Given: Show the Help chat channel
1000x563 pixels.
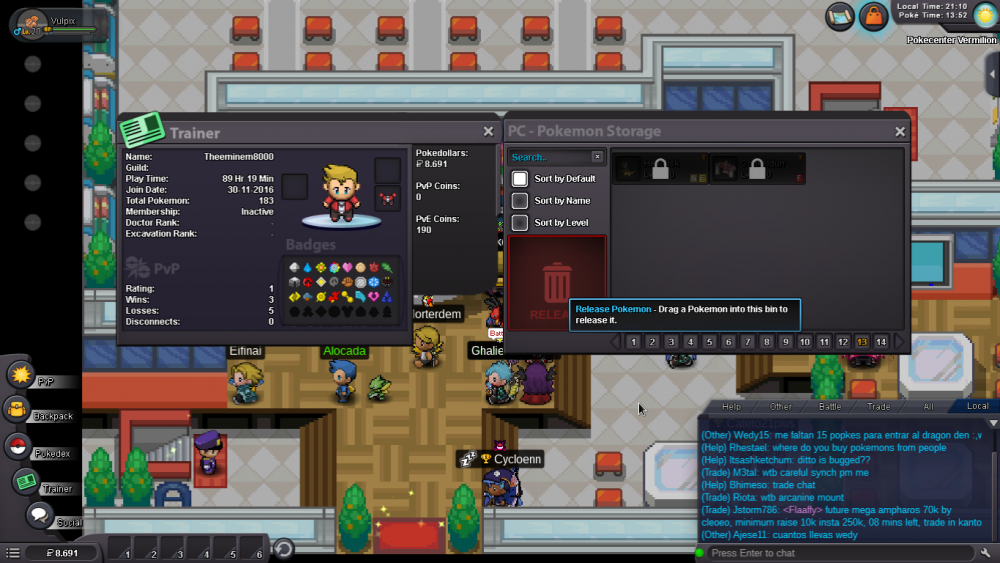Looking at the screenshot, I should tap(732, 407).
